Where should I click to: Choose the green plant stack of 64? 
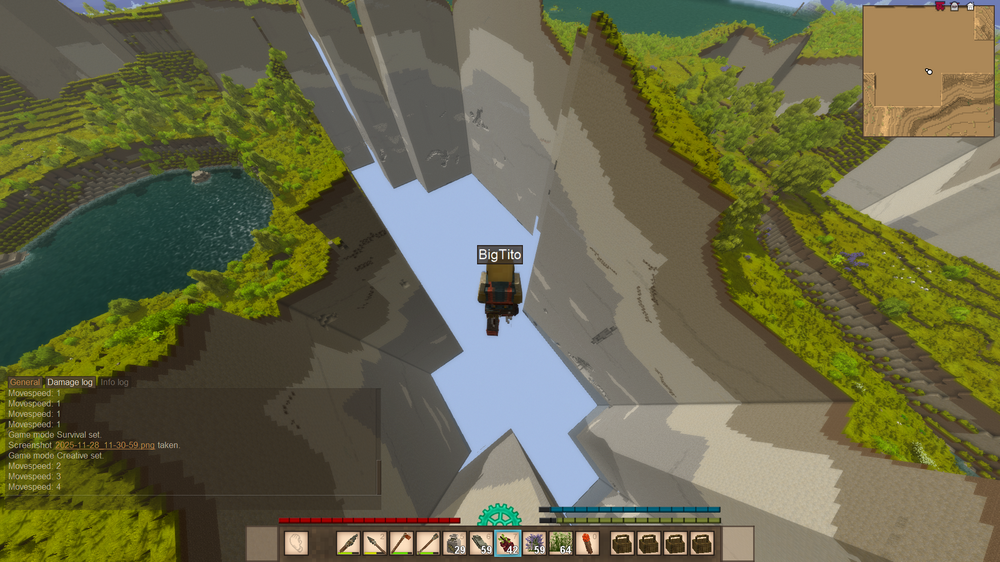pos(560,543)
